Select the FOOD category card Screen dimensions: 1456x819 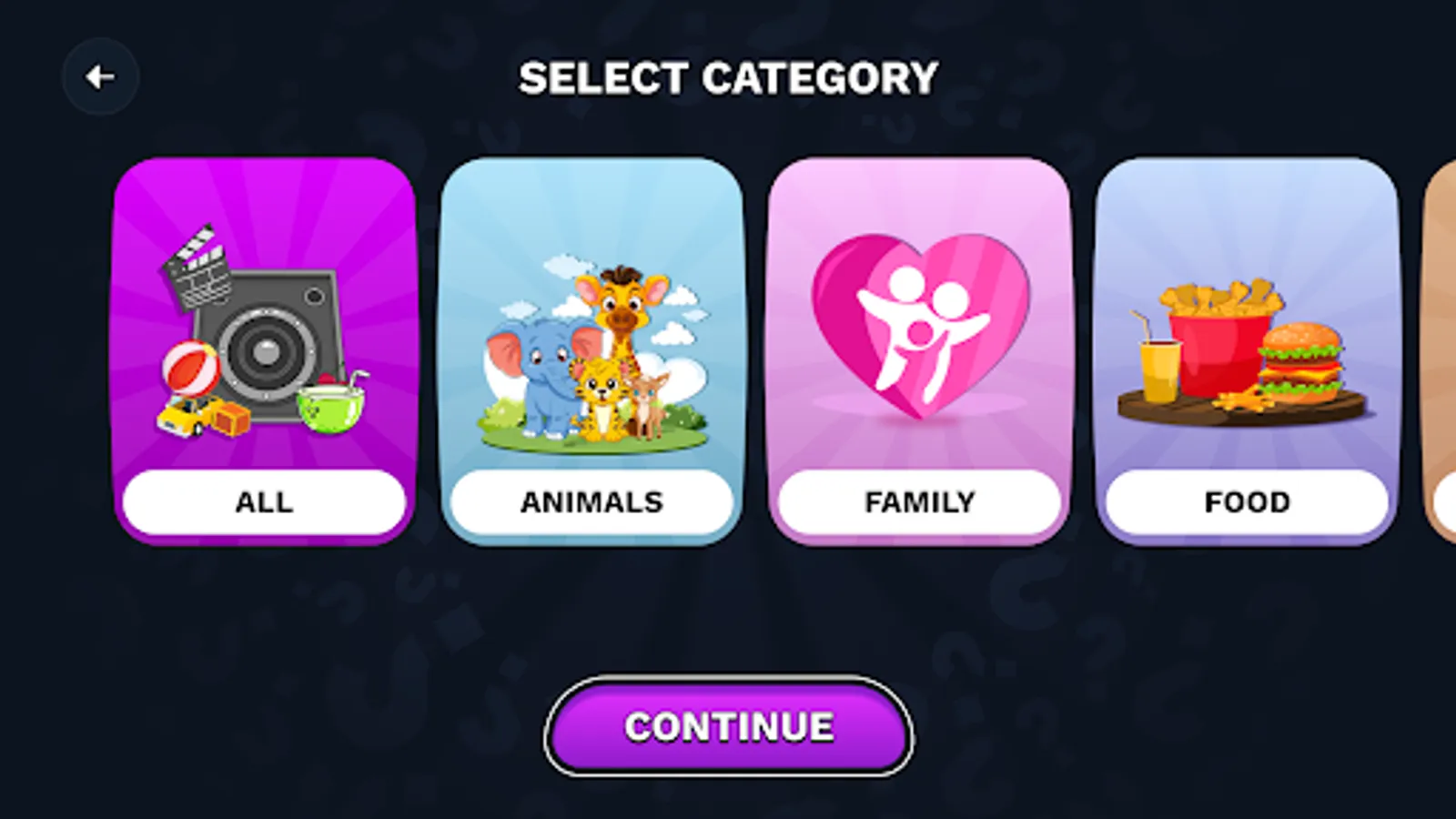pos(1247,350)
